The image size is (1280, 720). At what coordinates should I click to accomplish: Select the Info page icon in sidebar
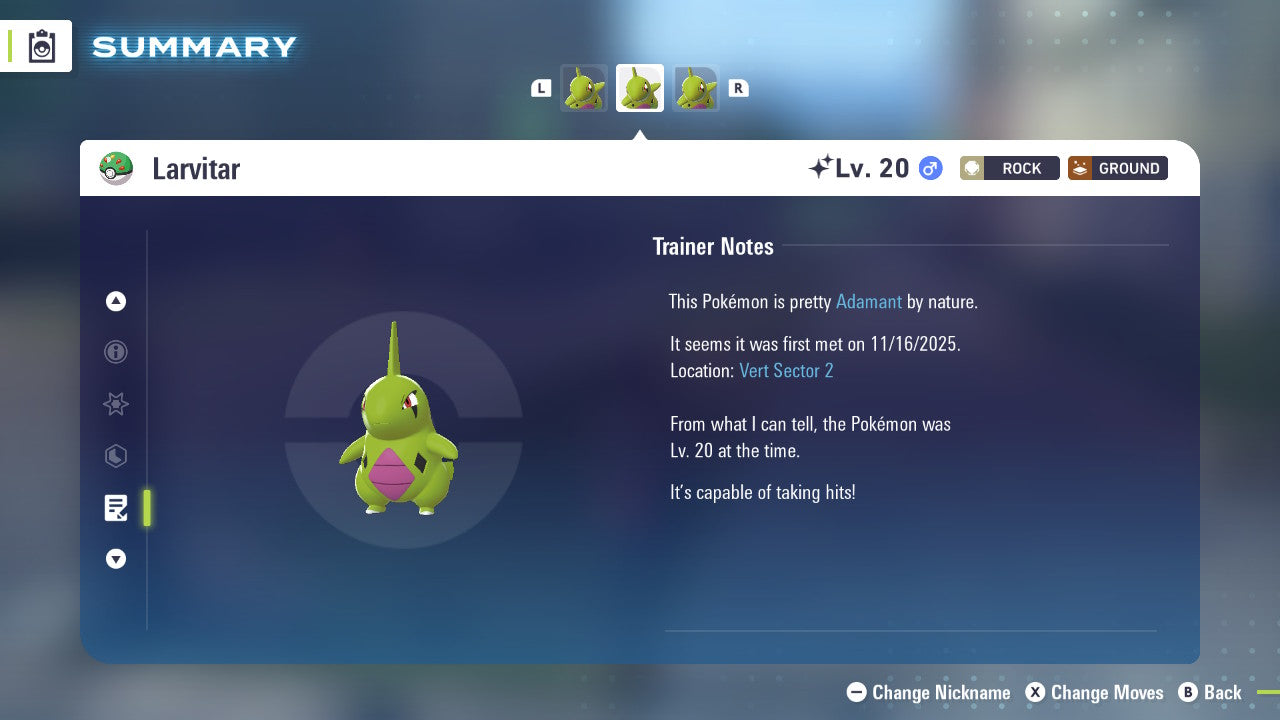[x=115, y=352]
